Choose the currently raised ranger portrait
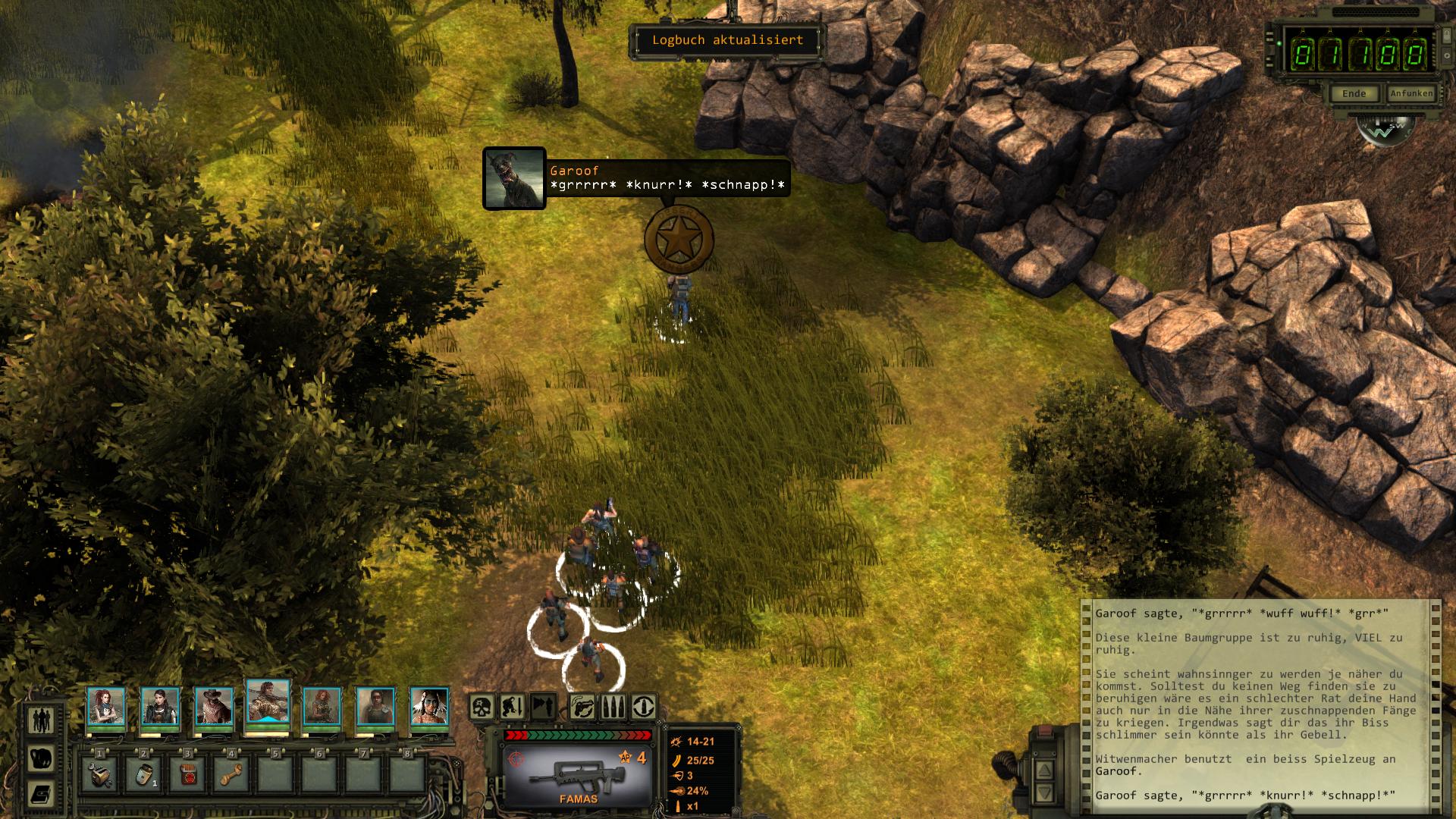This screenshot has width=1456, height=819. coord(268,701)
